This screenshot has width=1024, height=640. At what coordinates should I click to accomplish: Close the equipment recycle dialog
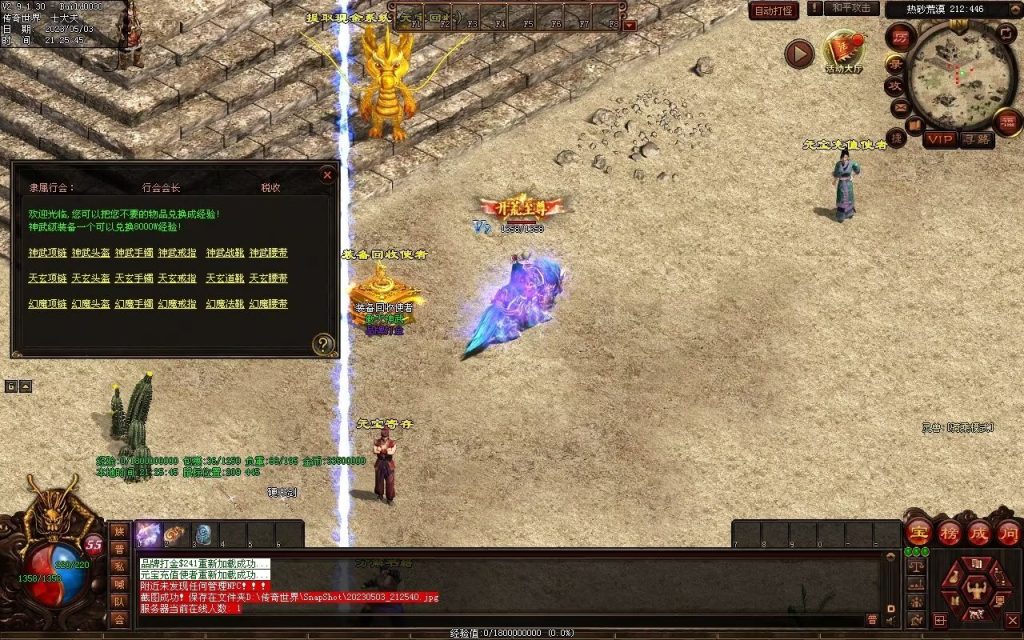coord(327,175)
